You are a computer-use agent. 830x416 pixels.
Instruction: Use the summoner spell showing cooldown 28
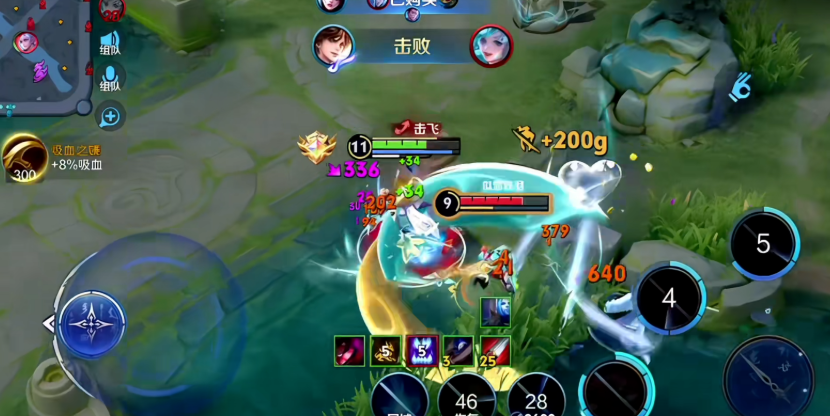click(536, 398)
